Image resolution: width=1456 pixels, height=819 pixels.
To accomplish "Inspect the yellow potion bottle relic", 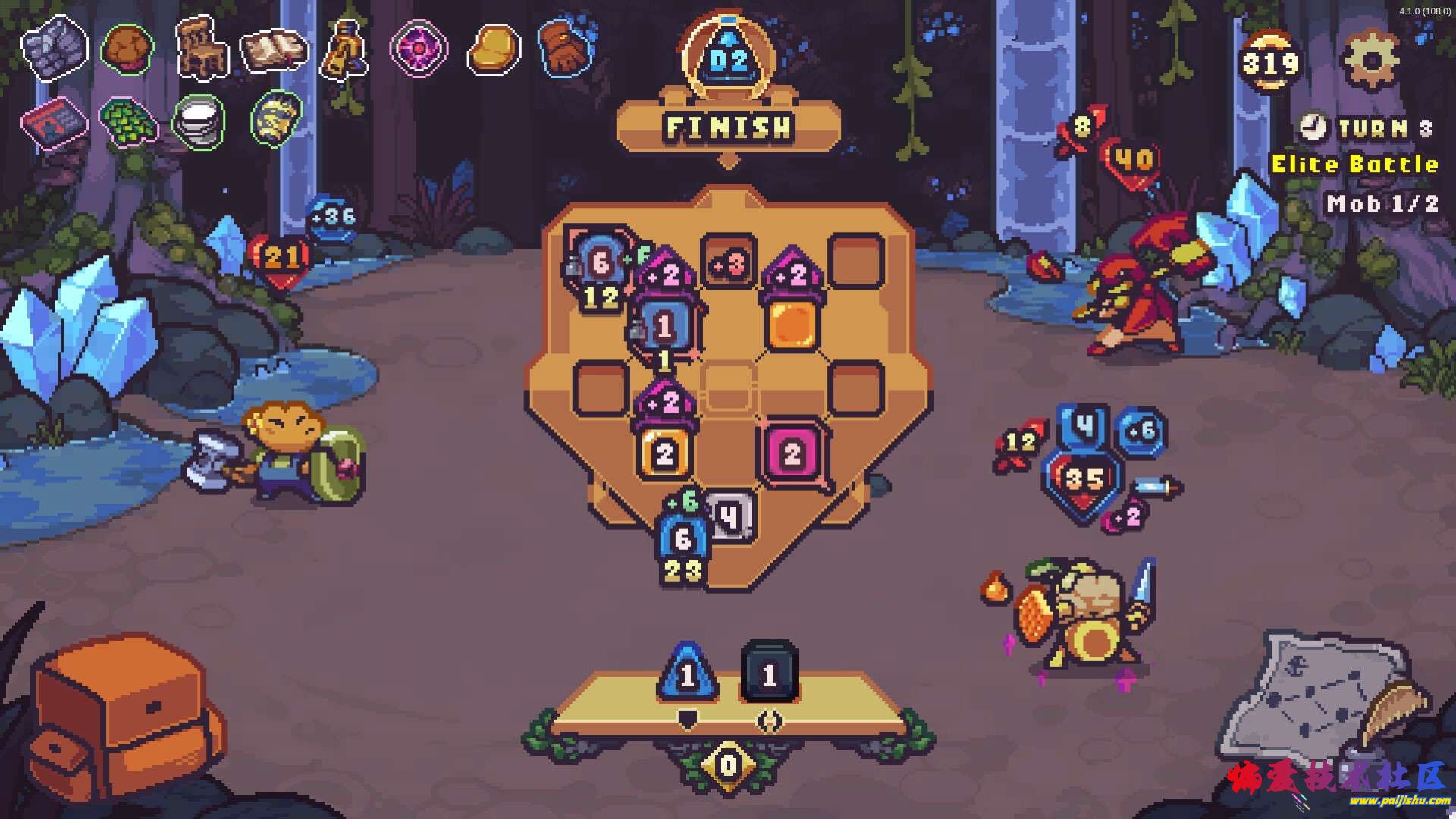I will tap(346, 49).
